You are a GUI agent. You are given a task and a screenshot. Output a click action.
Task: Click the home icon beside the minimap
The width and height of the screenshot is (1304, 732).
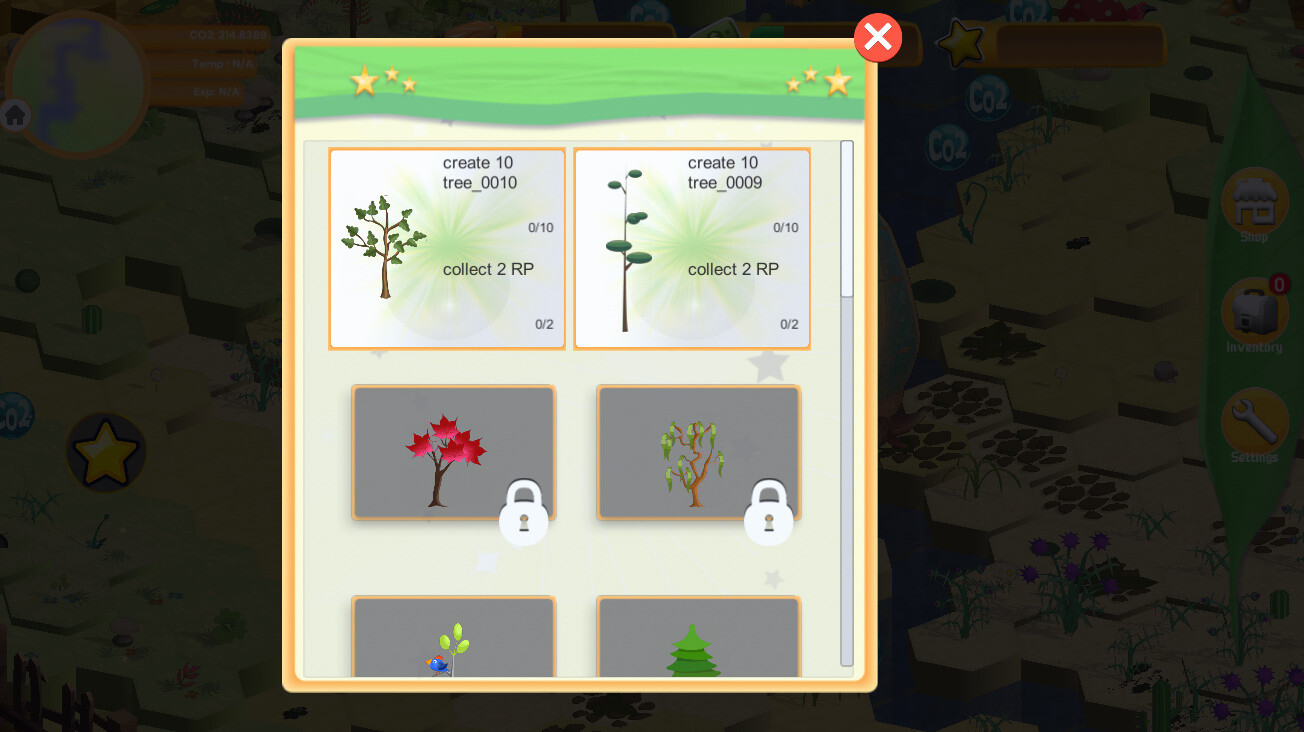[x=15, y=115]
